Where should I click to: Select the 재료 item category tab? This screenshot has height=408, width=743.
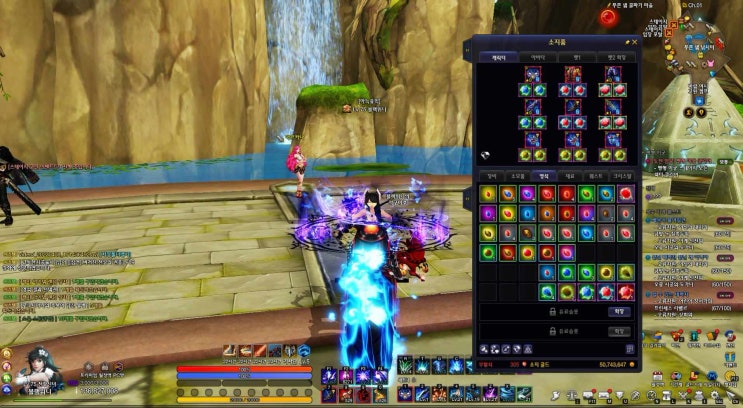[x=570, y=176]
